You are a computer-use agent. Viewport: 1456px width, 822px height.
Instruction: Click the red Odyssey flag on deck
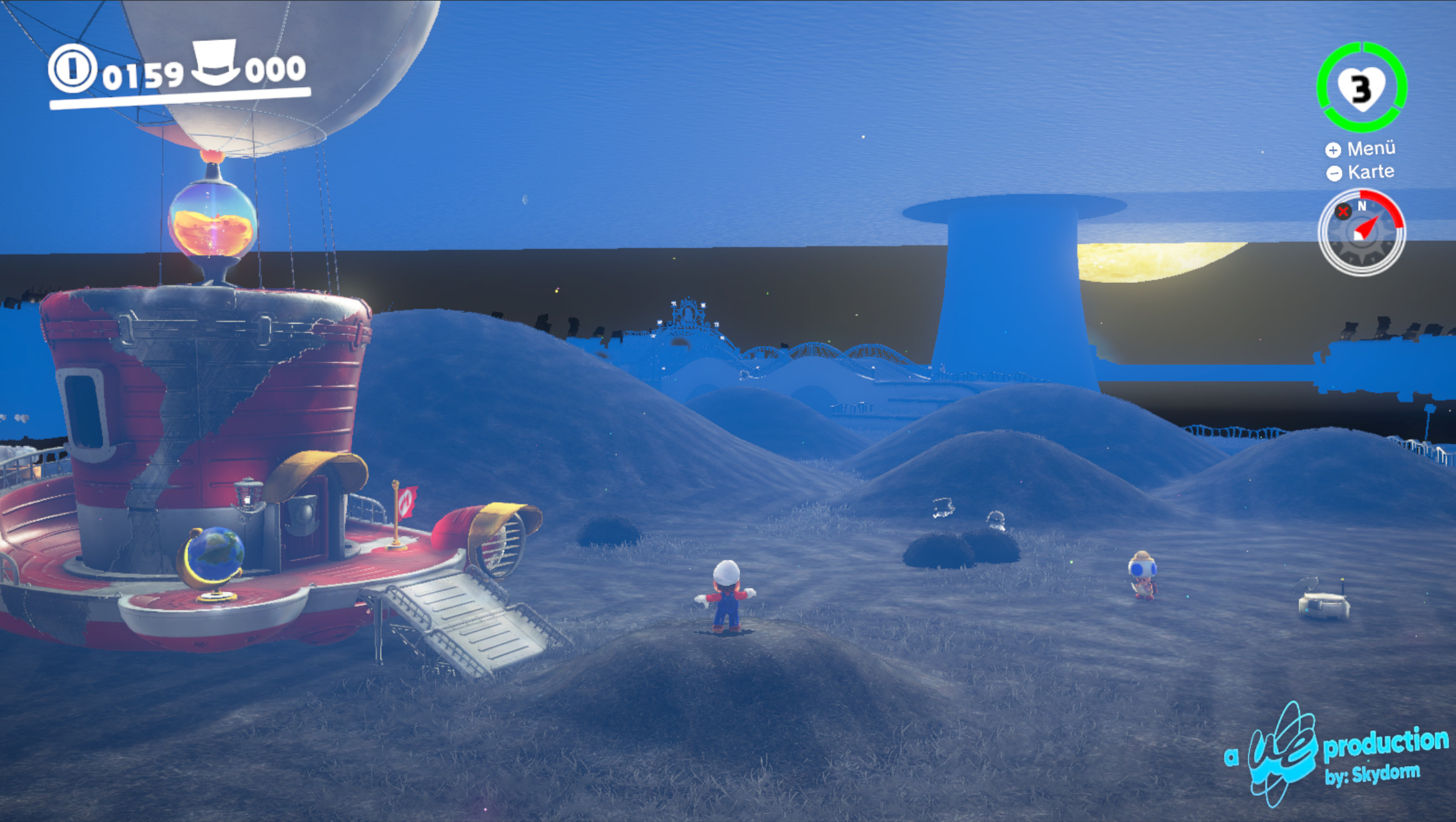(406, 502)
